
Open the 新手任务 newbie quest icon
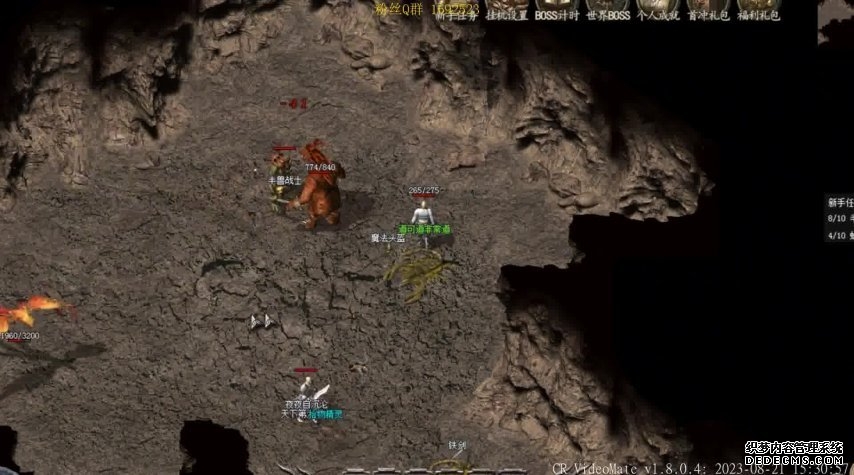coord(455,9)
